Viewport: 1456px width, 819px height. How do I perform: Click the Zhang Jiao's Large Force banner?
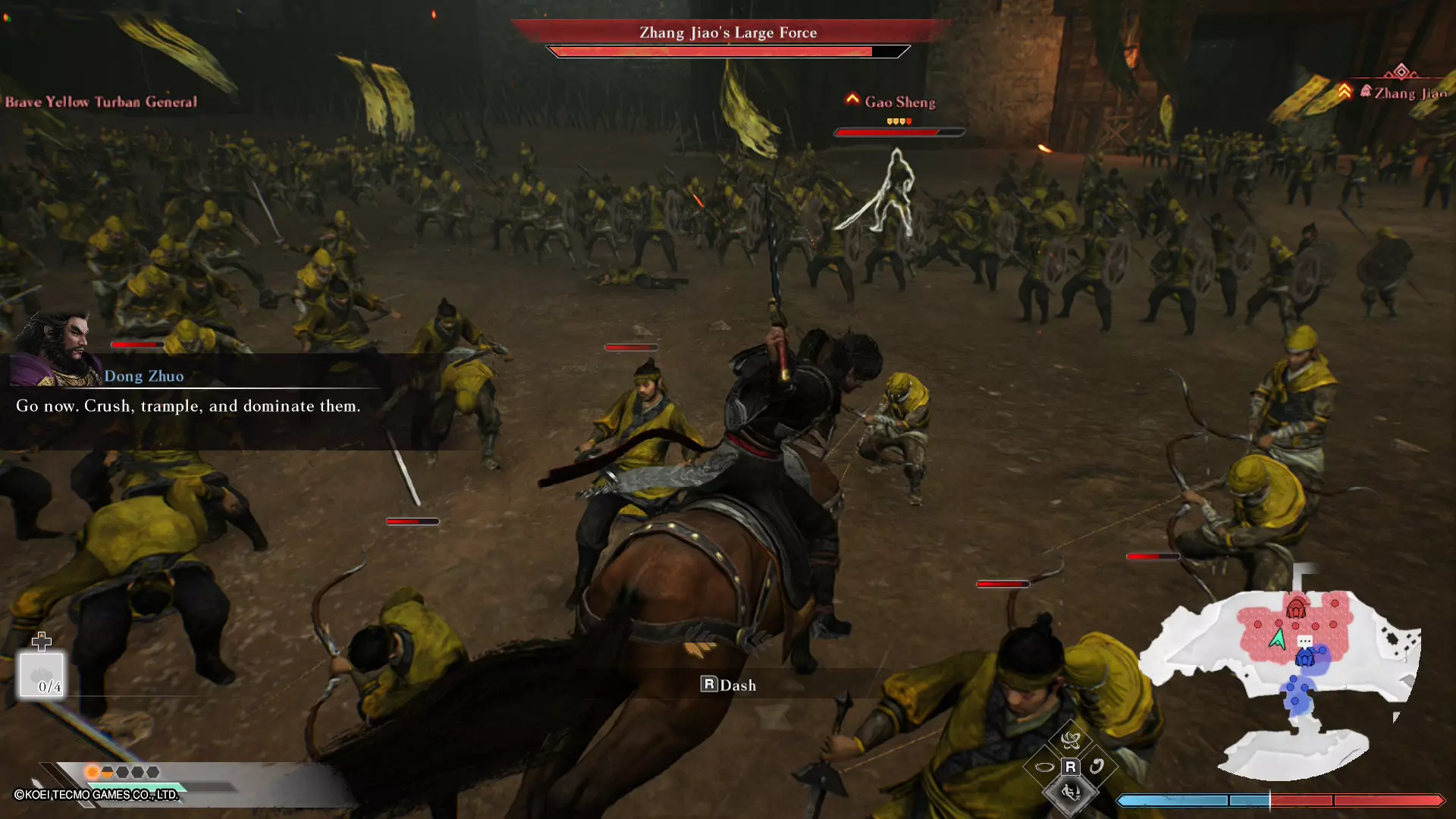(728, 33)
